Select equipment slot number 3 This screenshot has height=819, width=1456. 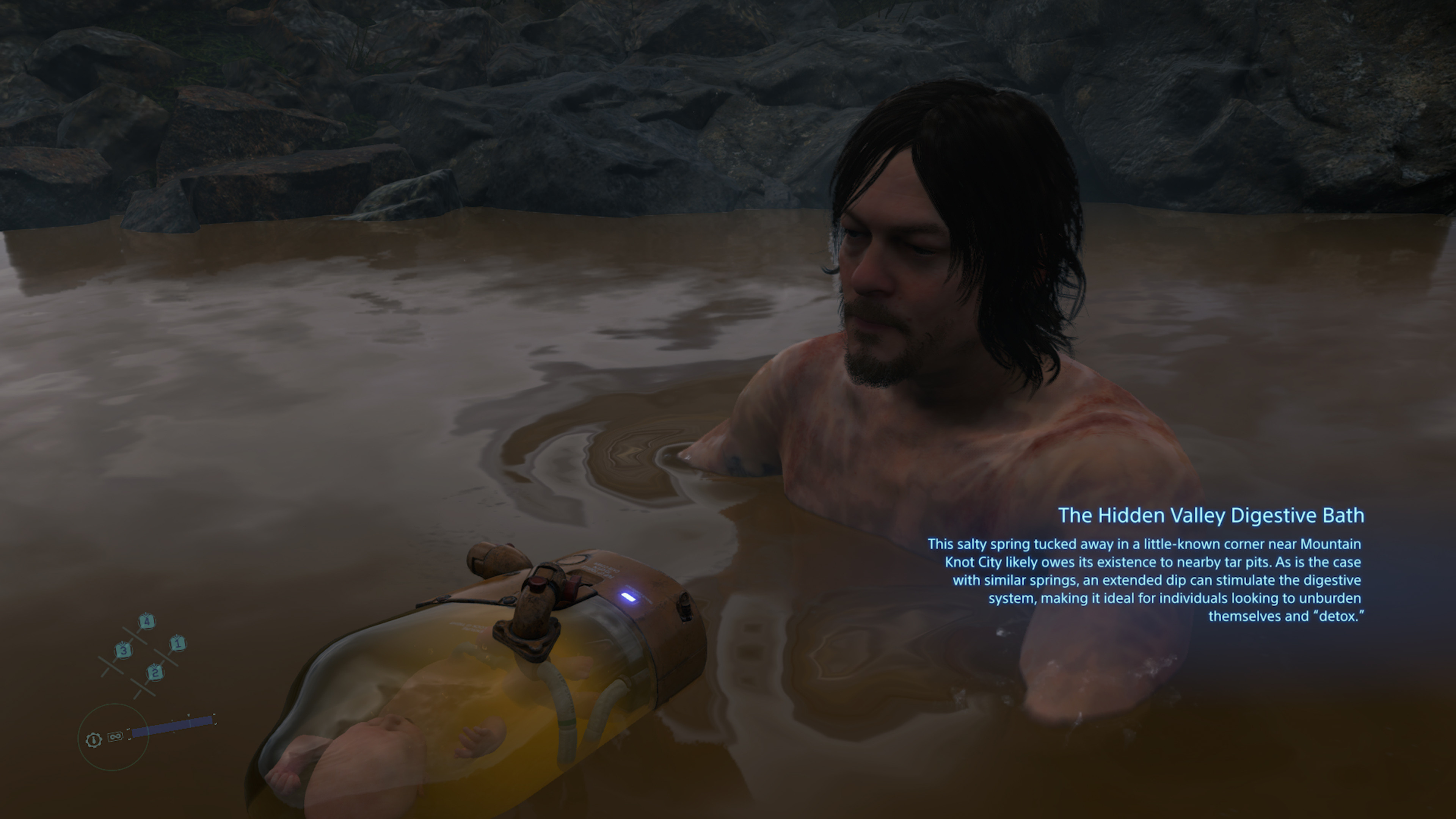point(123,651)
